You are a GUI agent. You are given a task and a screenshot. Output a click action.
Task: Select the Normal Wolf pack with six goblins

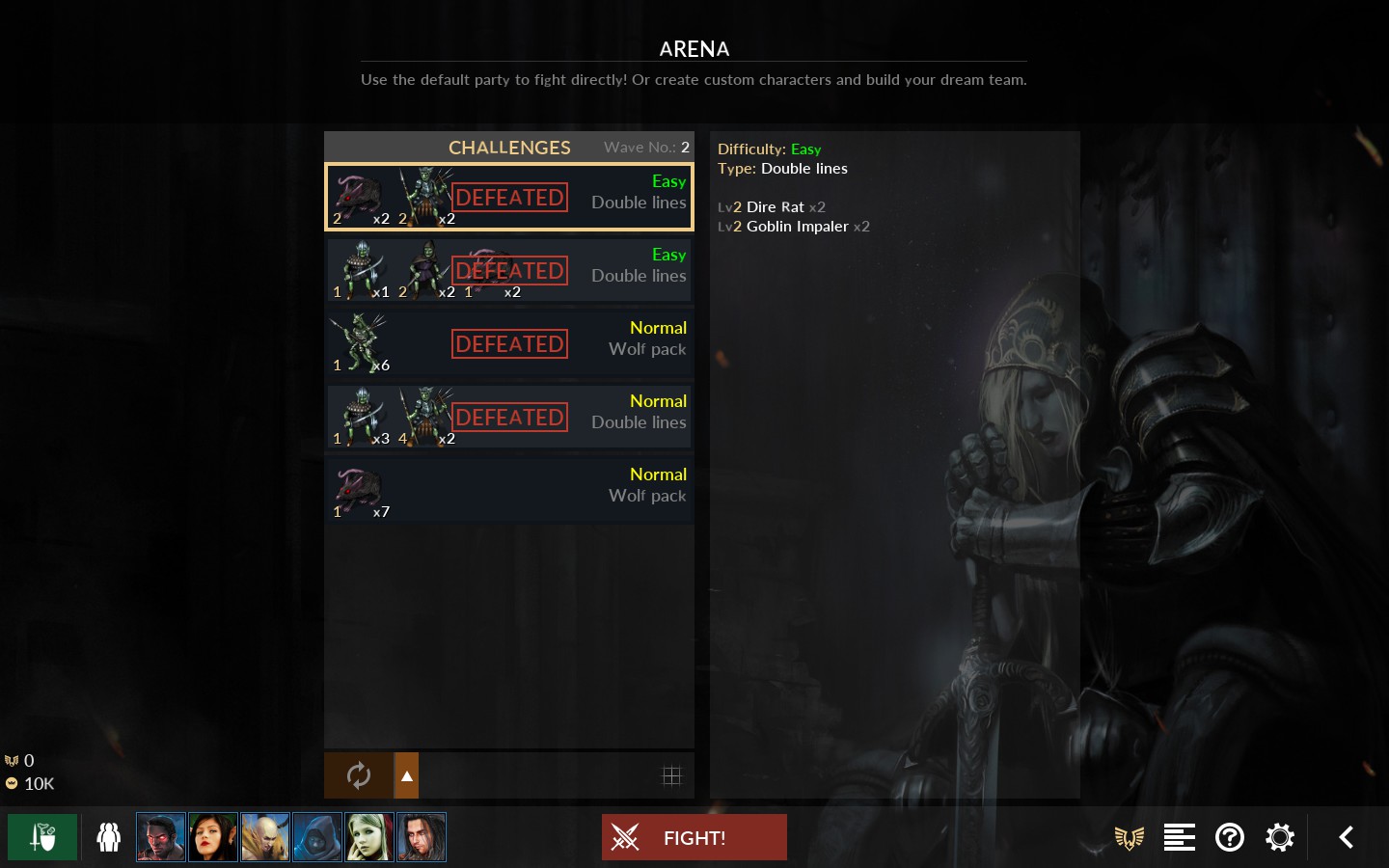[x=509, y=344]
